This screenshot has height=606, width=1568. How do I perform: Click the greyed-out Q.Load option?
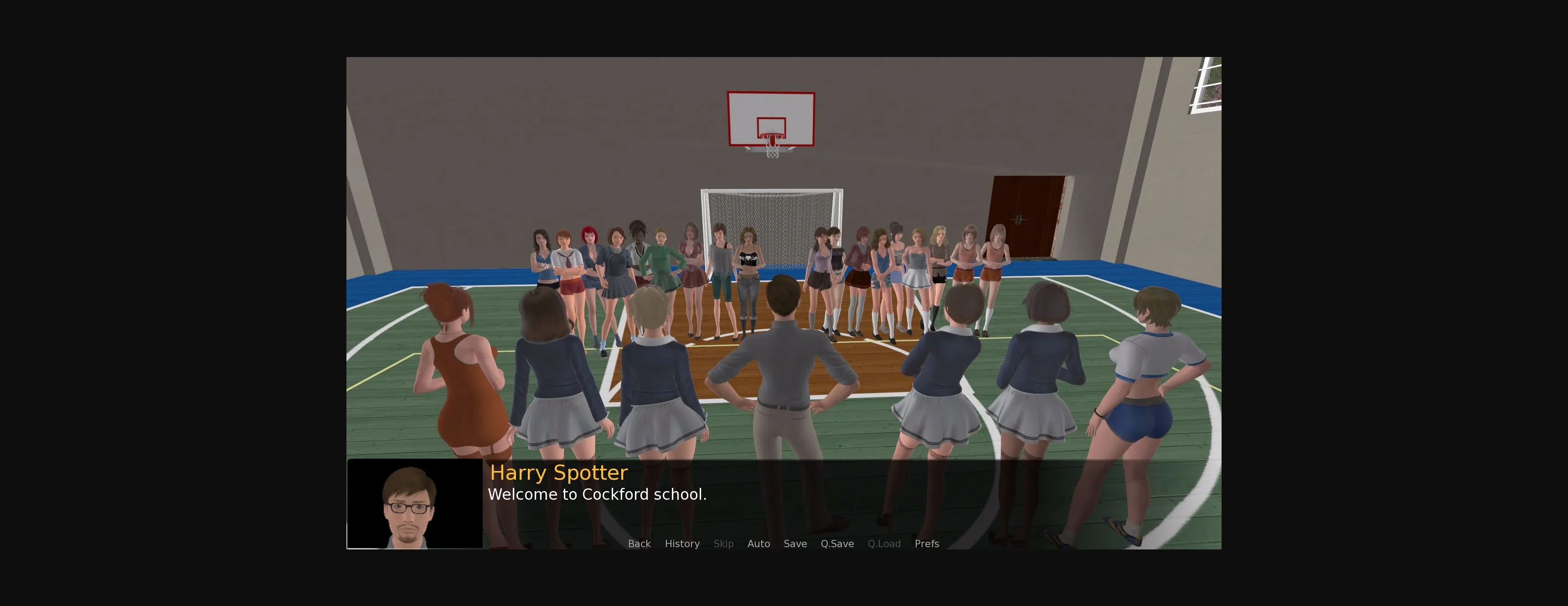(884, 543)
